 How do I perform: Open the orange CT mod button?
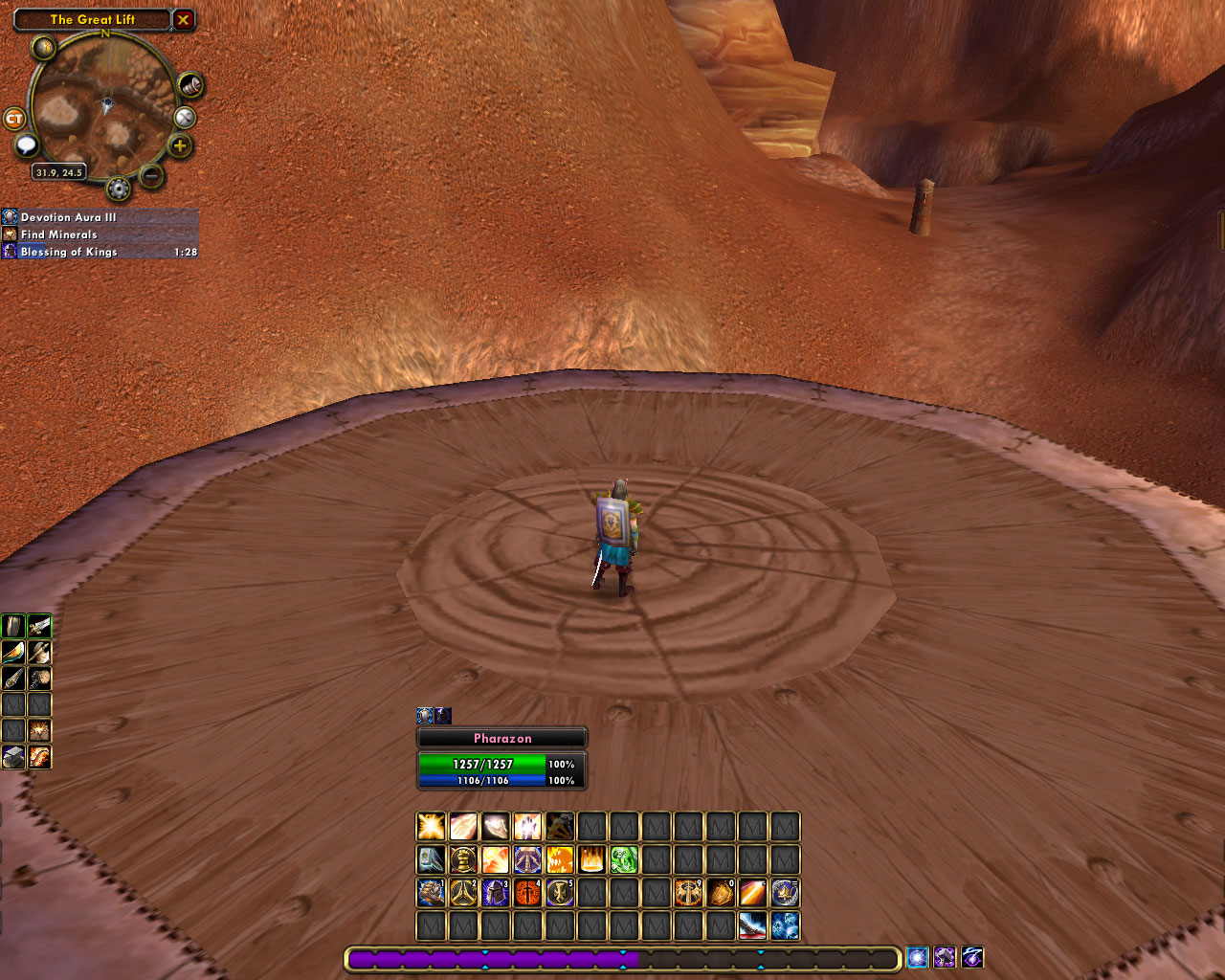(14, 119)
